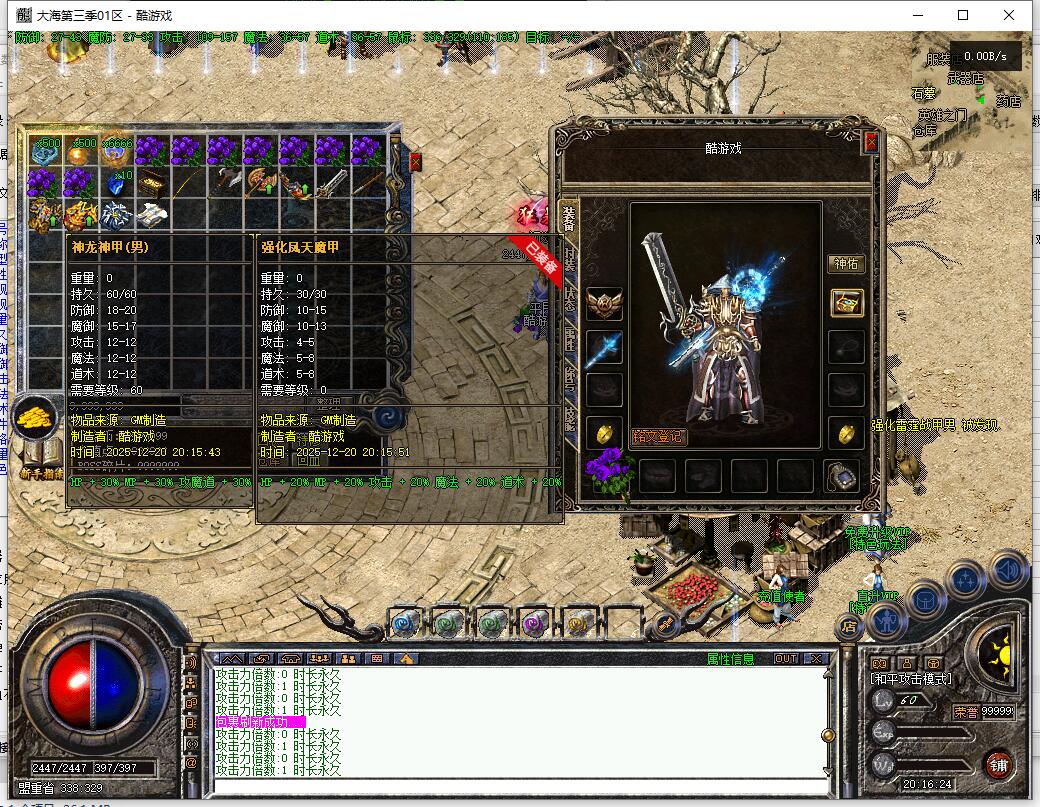
Task: Click the golden treasure chest equipment slot
Action: [846, 304]
